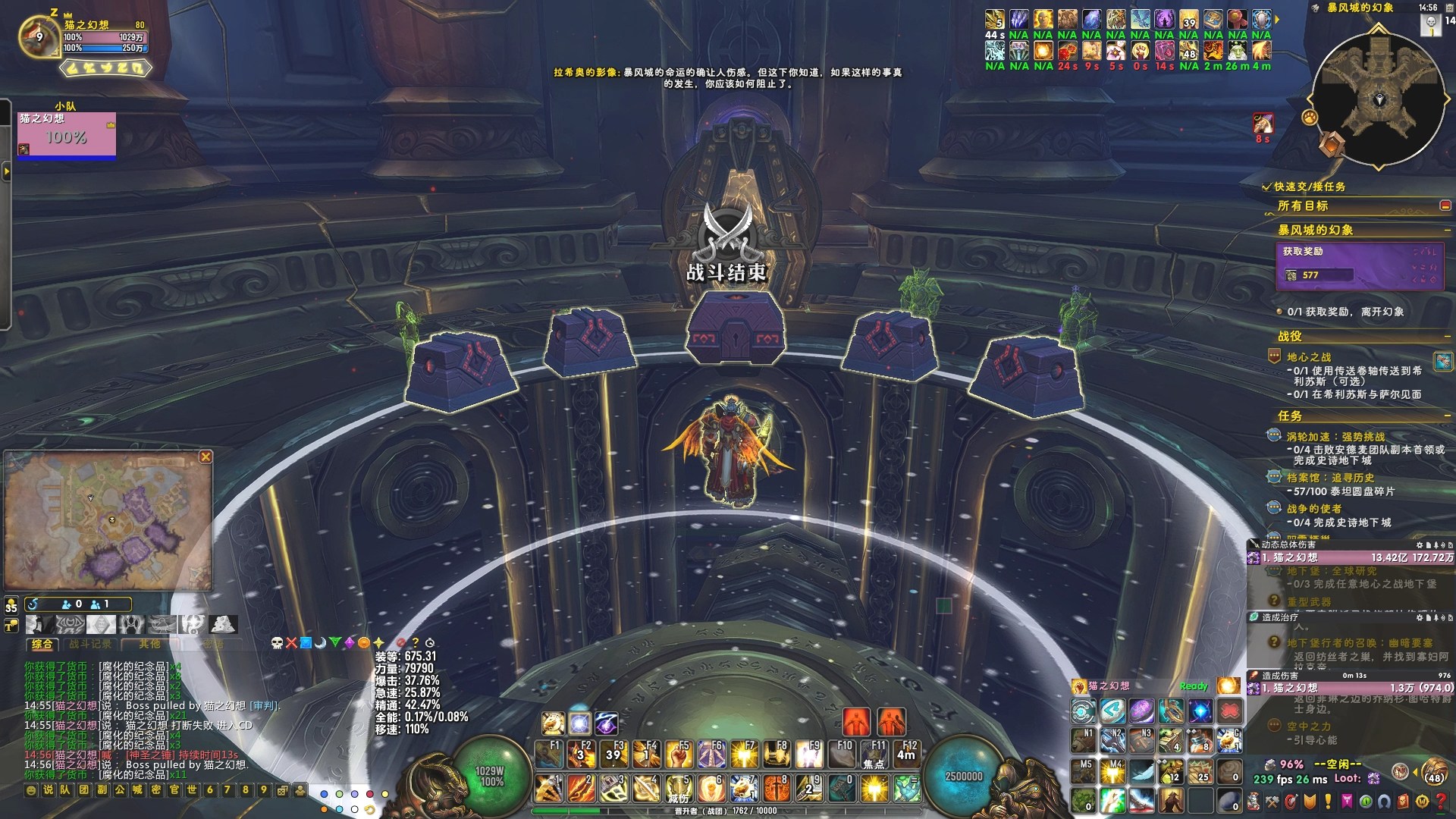Open the emoji button on chat bar
This screenshot has width=1456, height=819.
(x=30, y=790)
